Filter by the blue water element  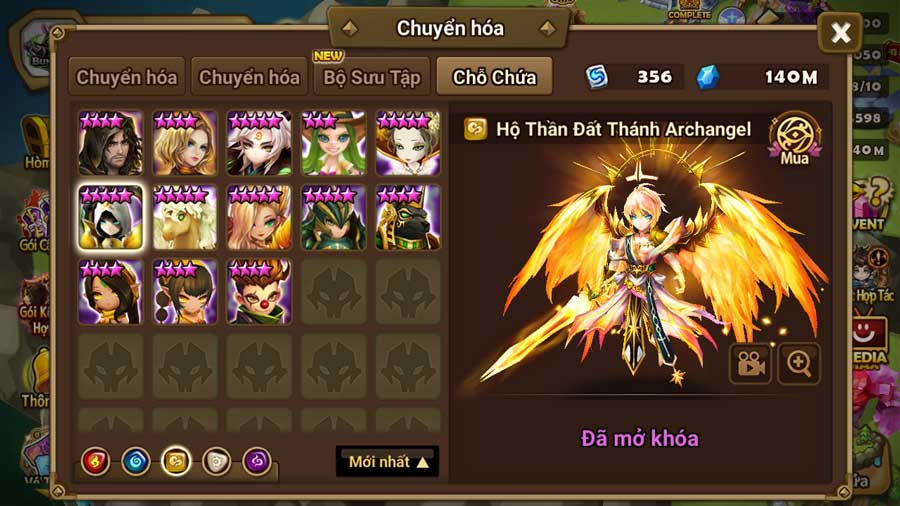pos(135,461)
